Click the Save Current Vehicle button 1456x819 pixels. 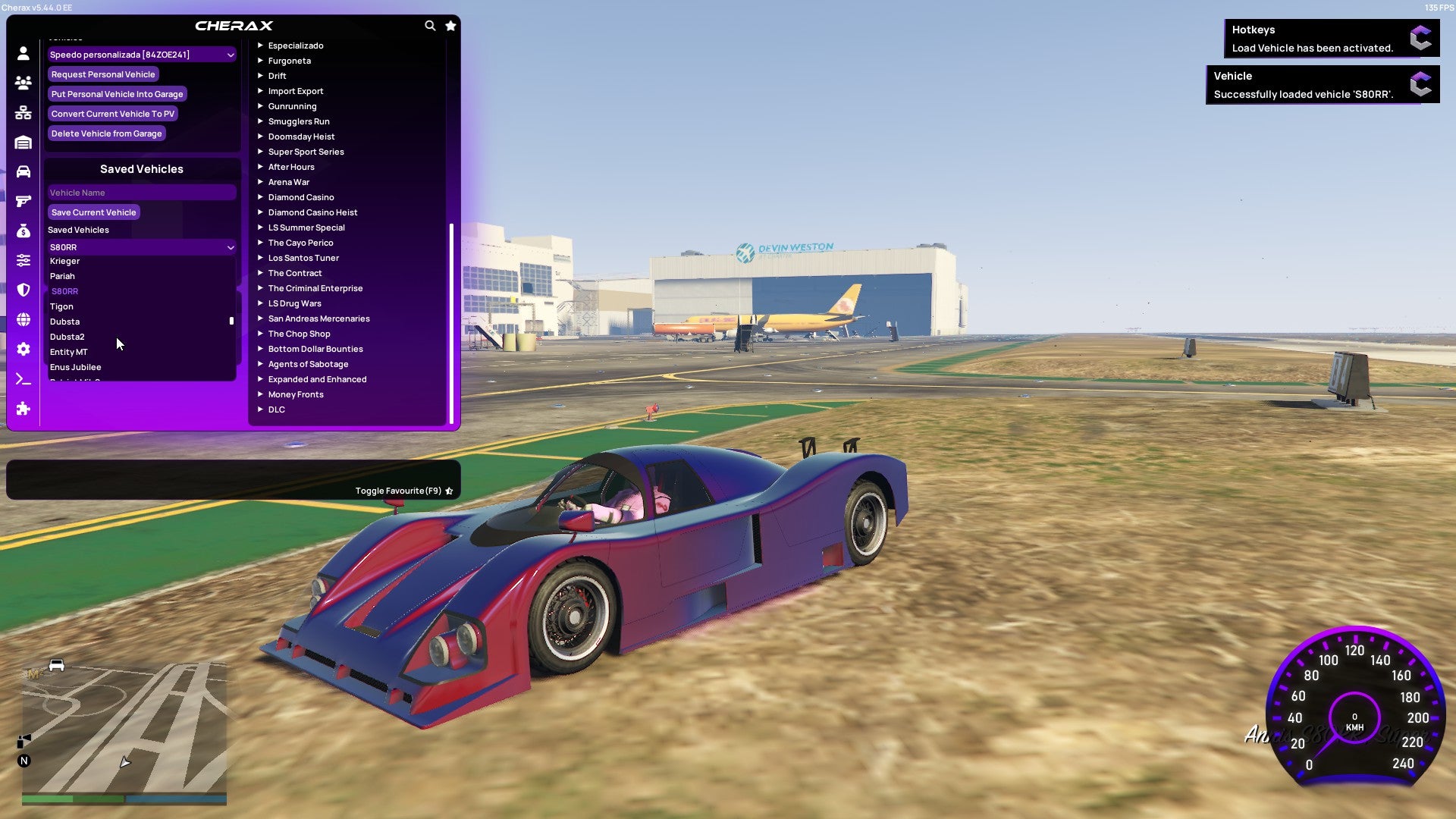[93, 212]
